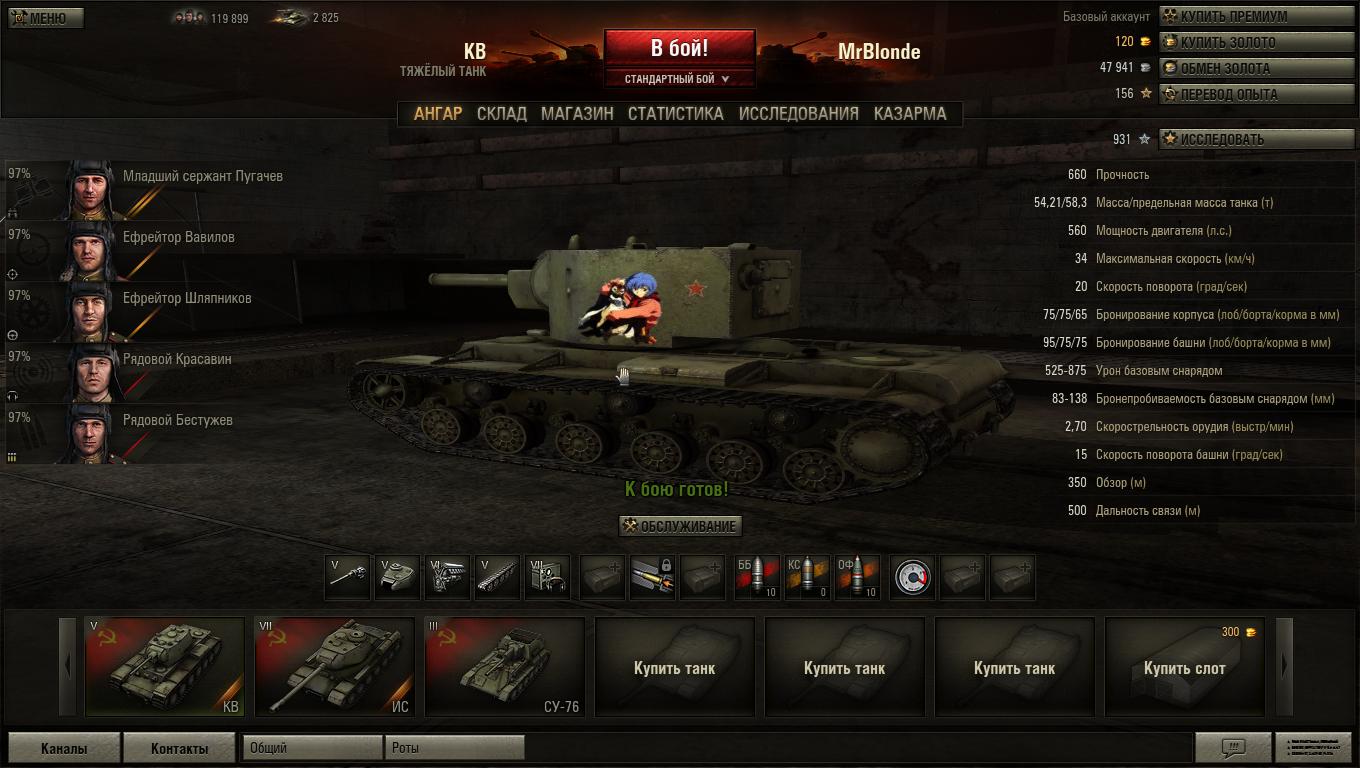Screen dimensions: 1360x768
Task: Start battle with the red В бой! button
Action: click(679, 48)
